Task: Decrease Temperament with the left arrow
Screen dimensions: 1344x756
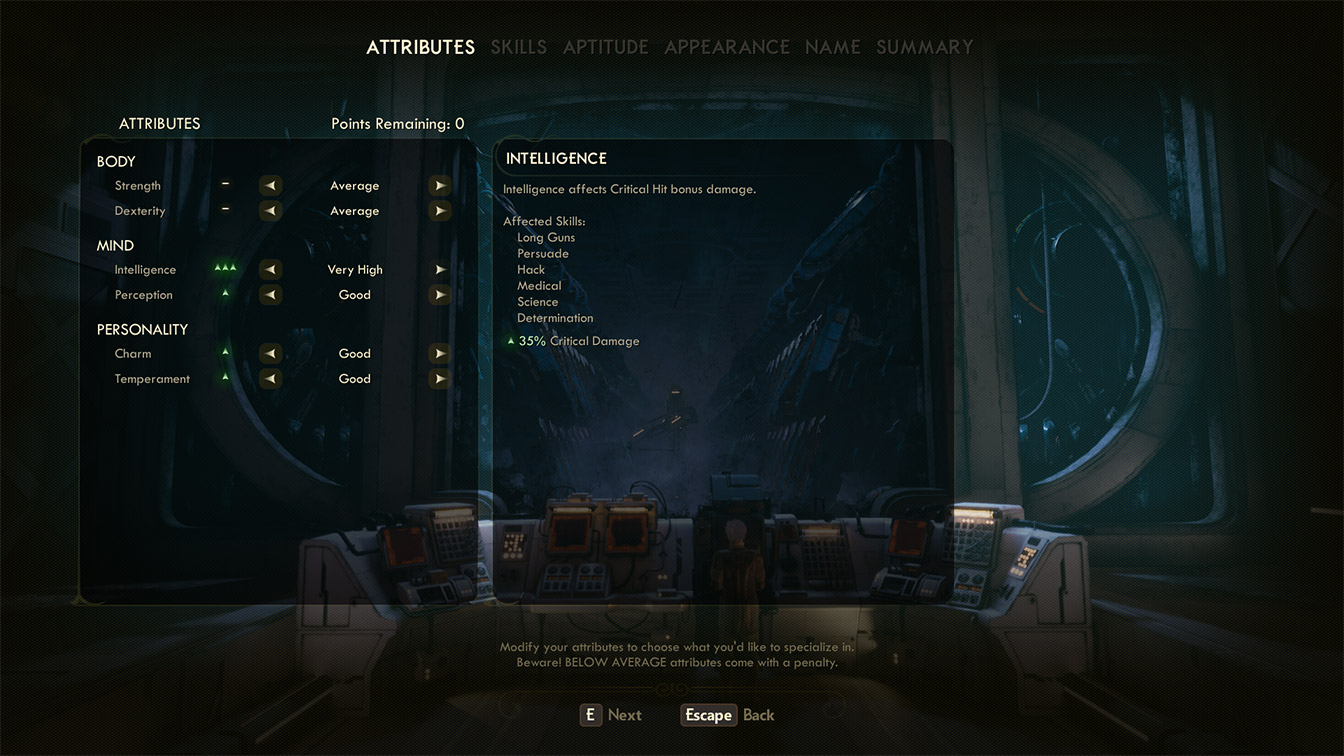Action: click(270, 379)
